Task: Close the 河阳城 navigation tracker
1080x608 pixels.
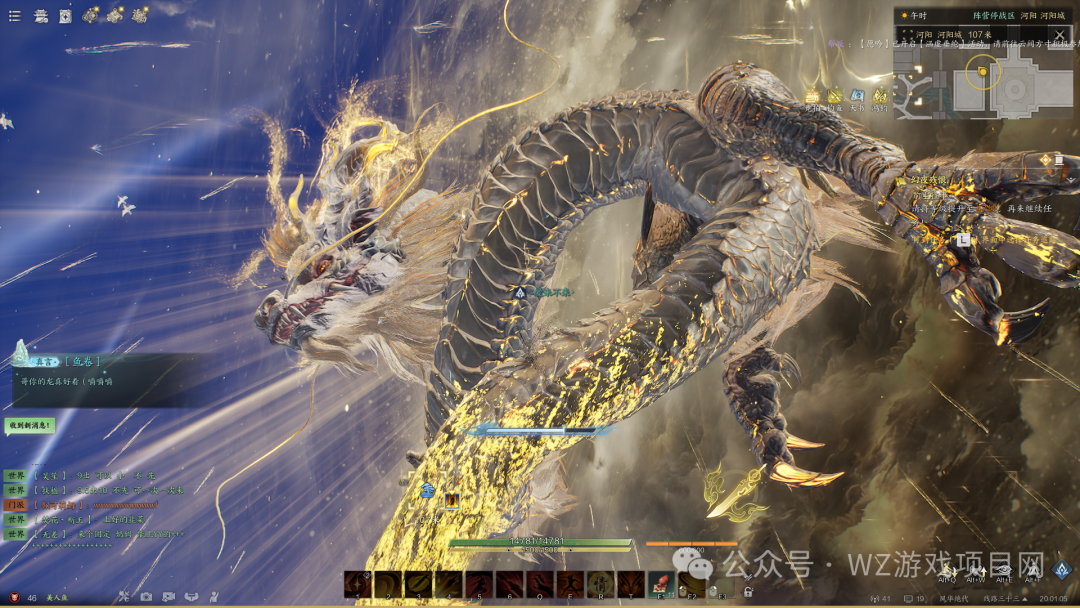Action: tap(1060, 35)
